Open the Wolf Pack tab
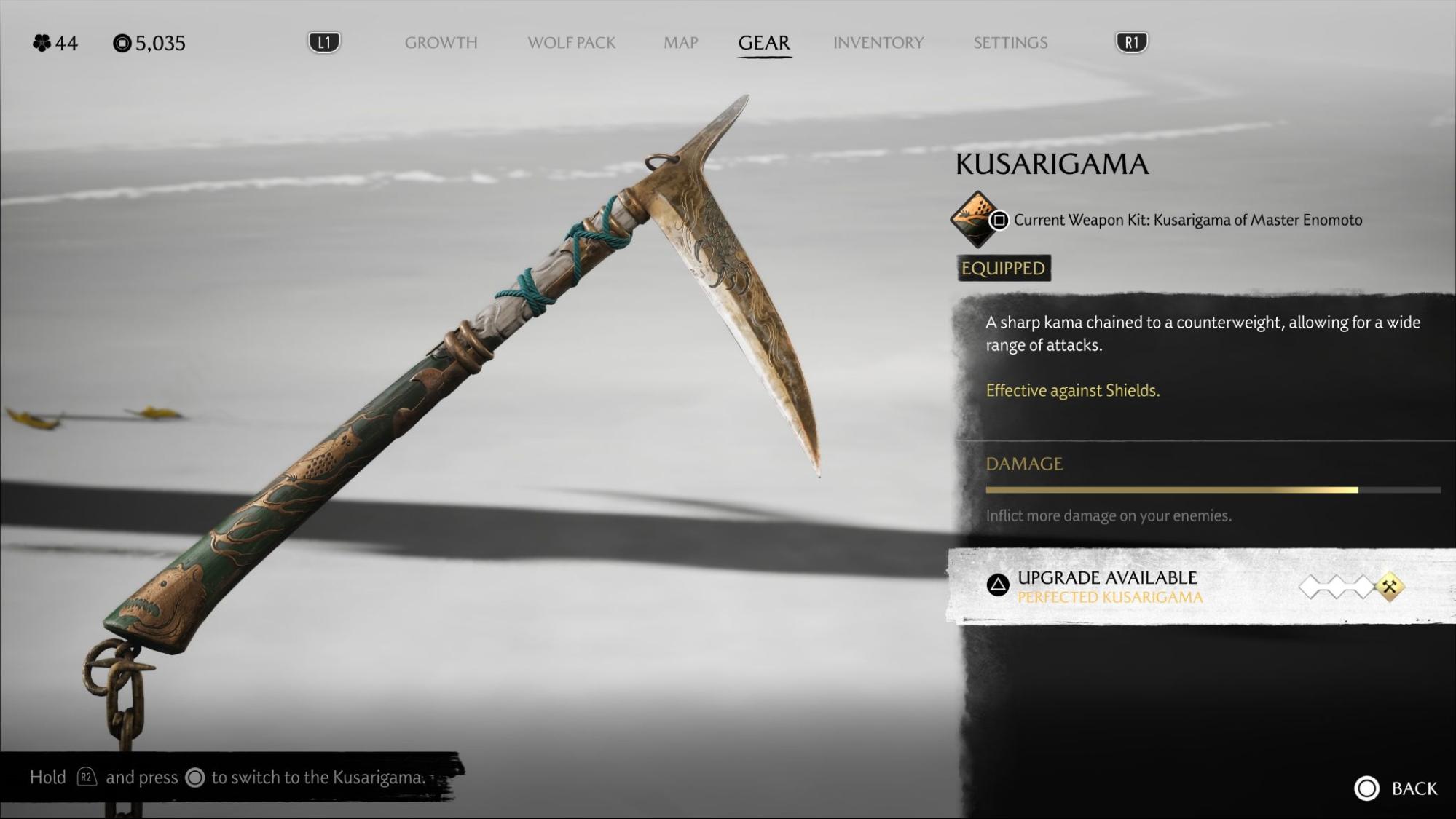The image size is (1456, 819). (571, 43)
